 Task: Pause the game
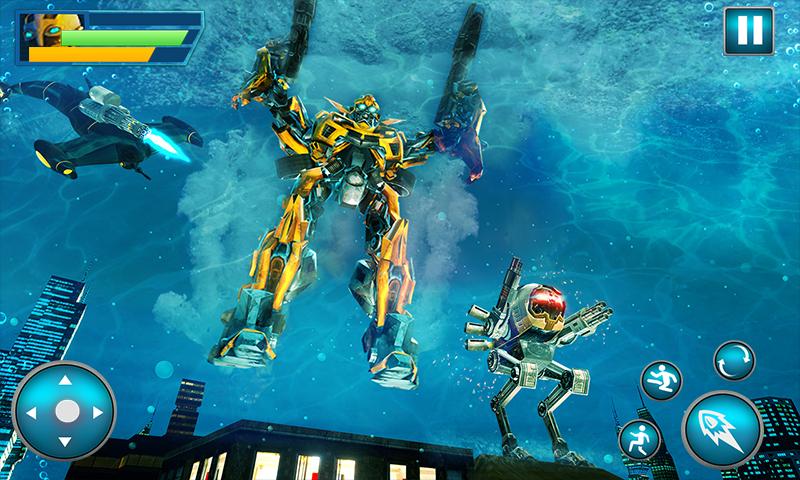[746, 29]
